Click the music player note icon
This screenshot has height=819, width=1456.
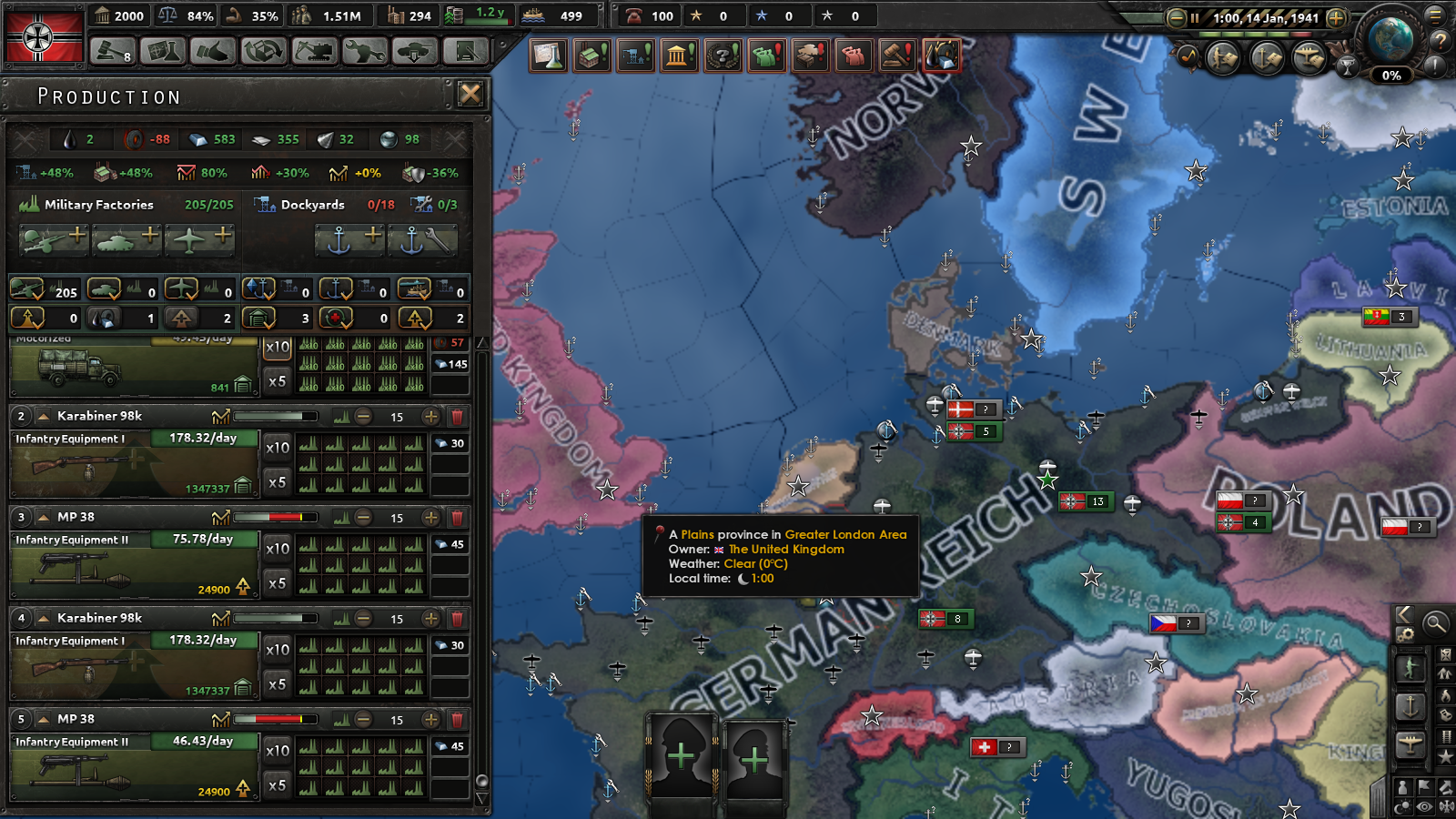[1189, 56]
